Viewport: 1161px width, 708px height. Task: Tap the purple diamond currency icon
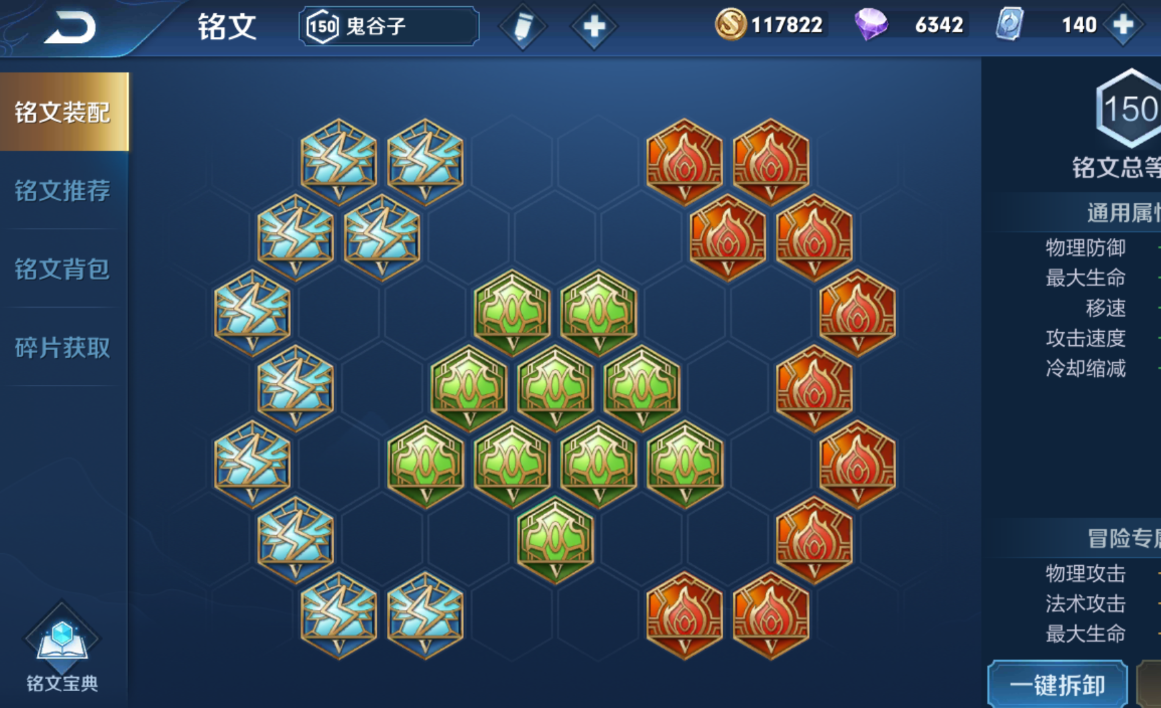click(871, 25)
